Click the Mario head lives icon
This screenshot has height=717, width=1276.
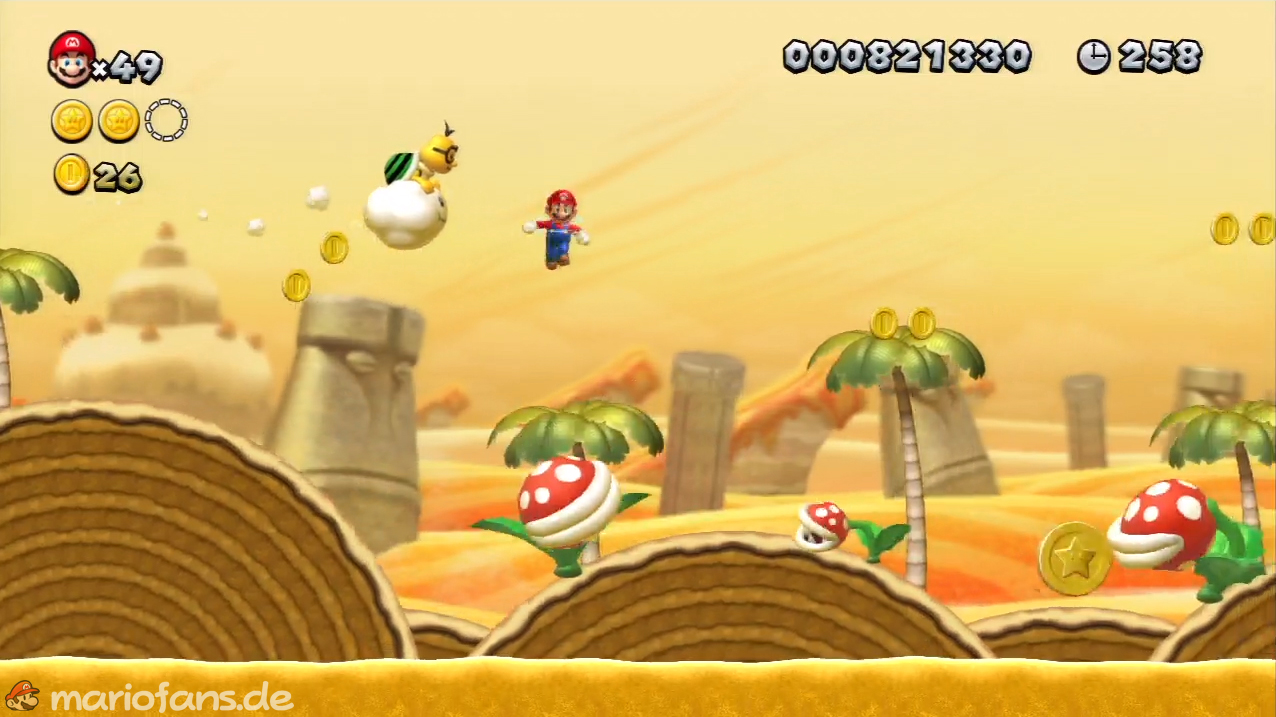pos(71,59)
